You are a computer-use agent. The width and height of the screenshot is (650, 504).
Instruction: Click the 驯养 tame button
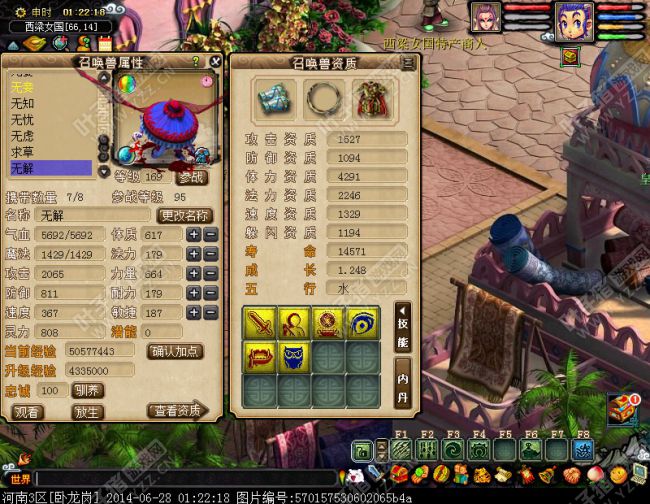pos(88,390)
